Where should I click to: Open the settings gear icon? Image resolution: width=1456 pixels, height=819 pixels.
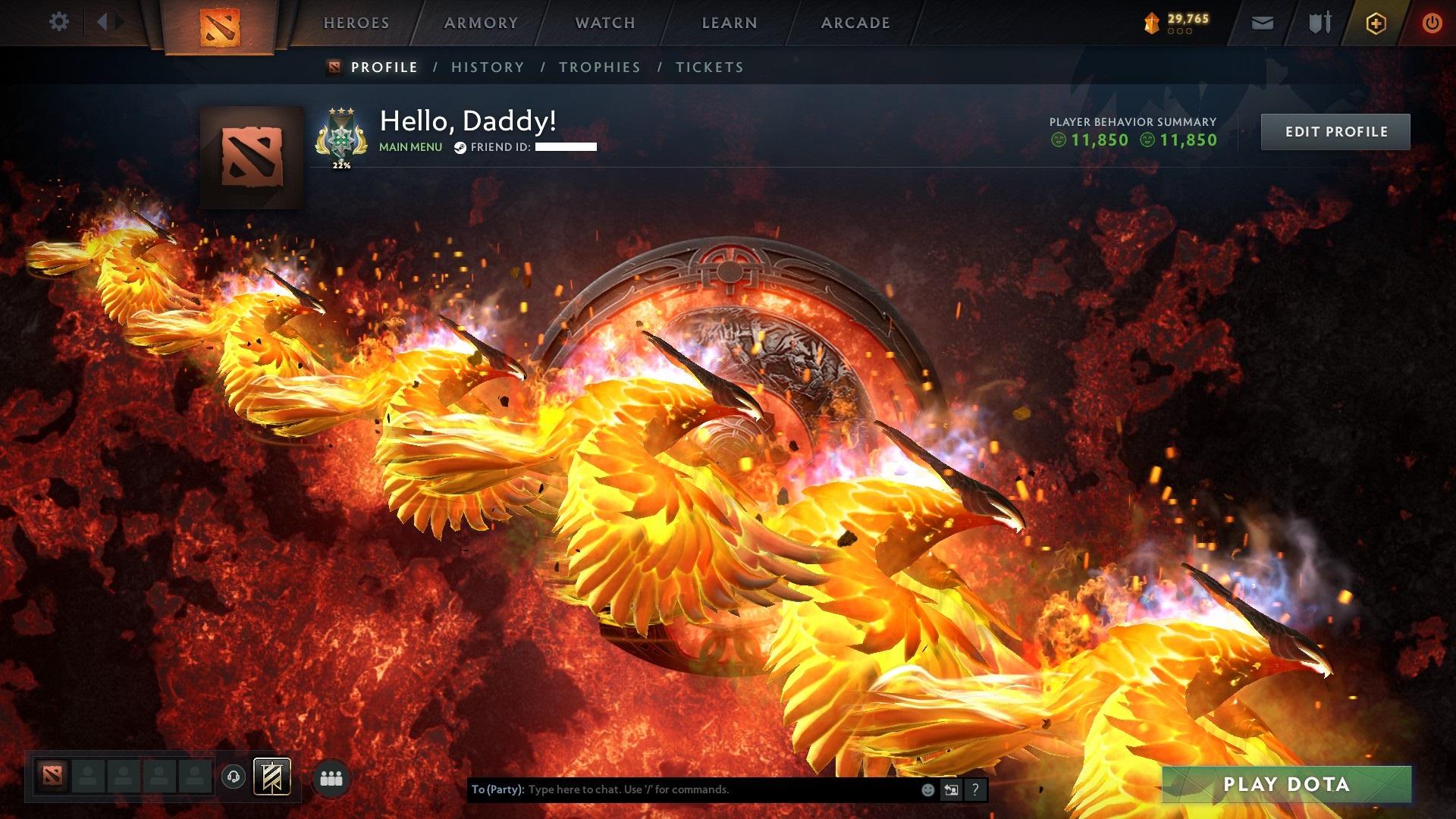(58, 22)
